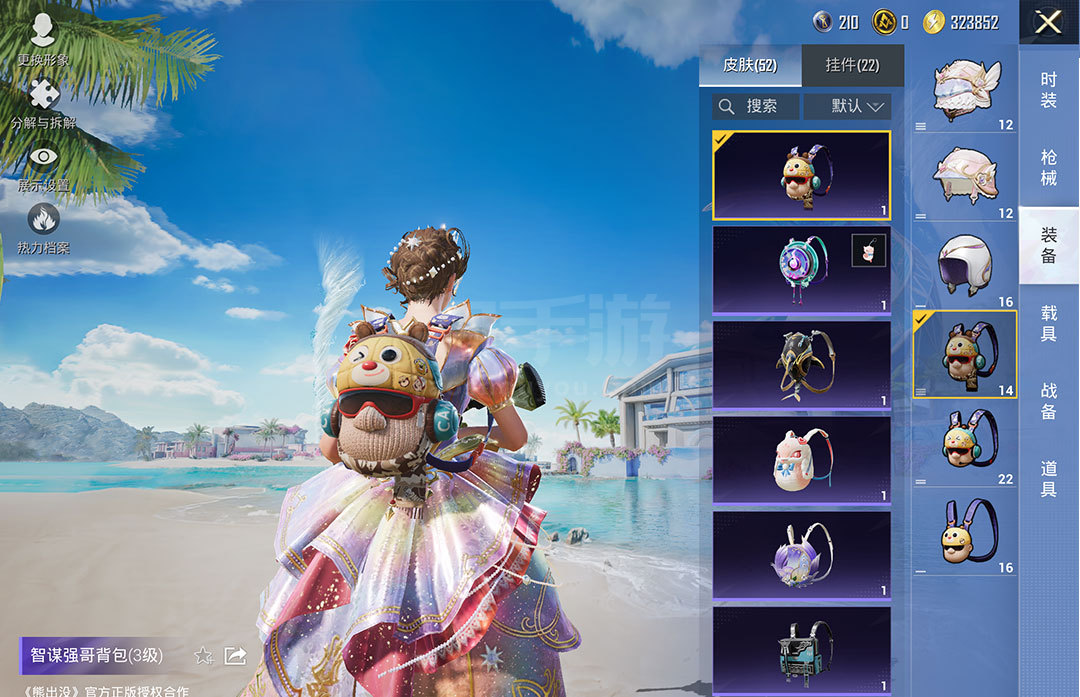This screenshot has height=697, width=1080.
Task: Open the 热力档案 flame icon
Action: point(43,229)
